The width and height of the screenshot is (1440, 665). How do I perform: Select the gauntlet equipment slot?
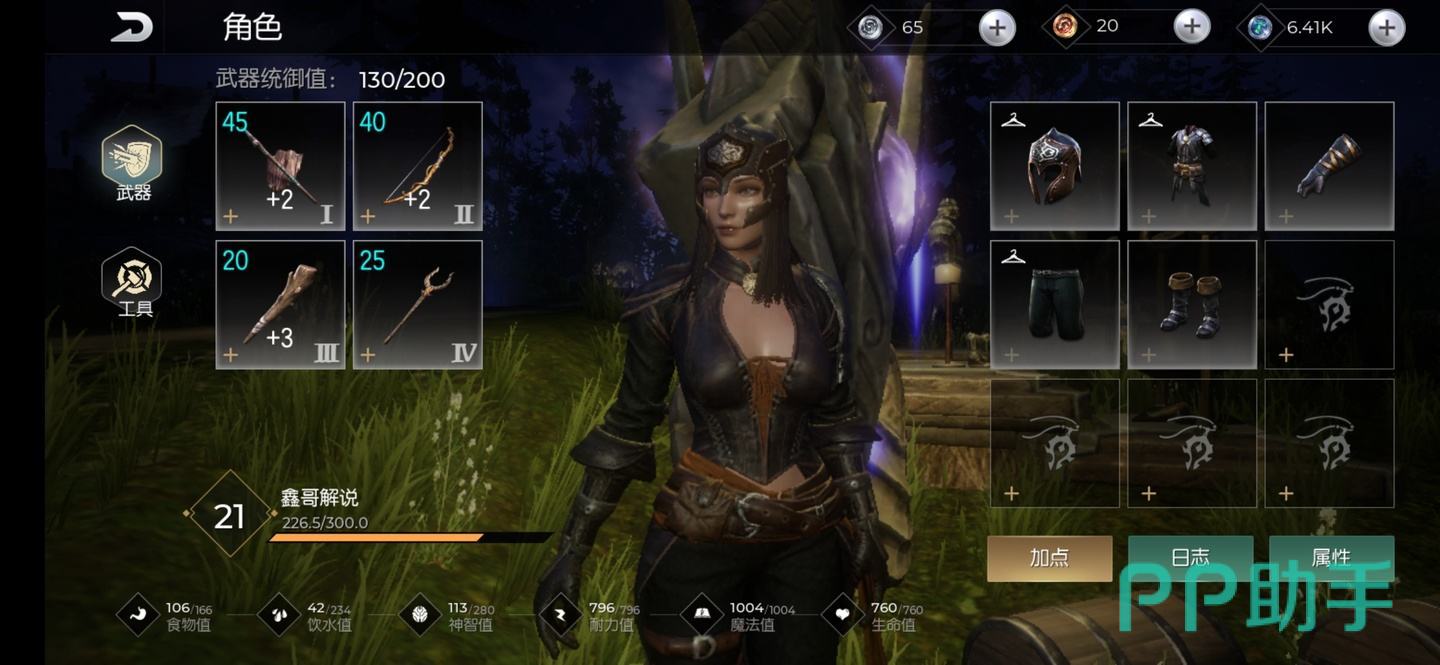[1329, 166]
